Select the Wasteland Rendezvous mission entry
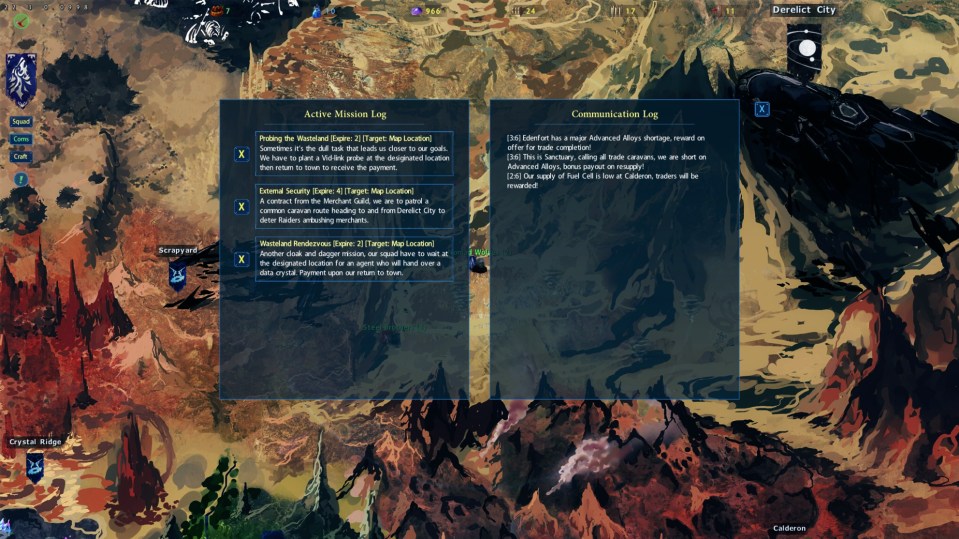Viewport: 959px width, 539px height. [354, 258]
